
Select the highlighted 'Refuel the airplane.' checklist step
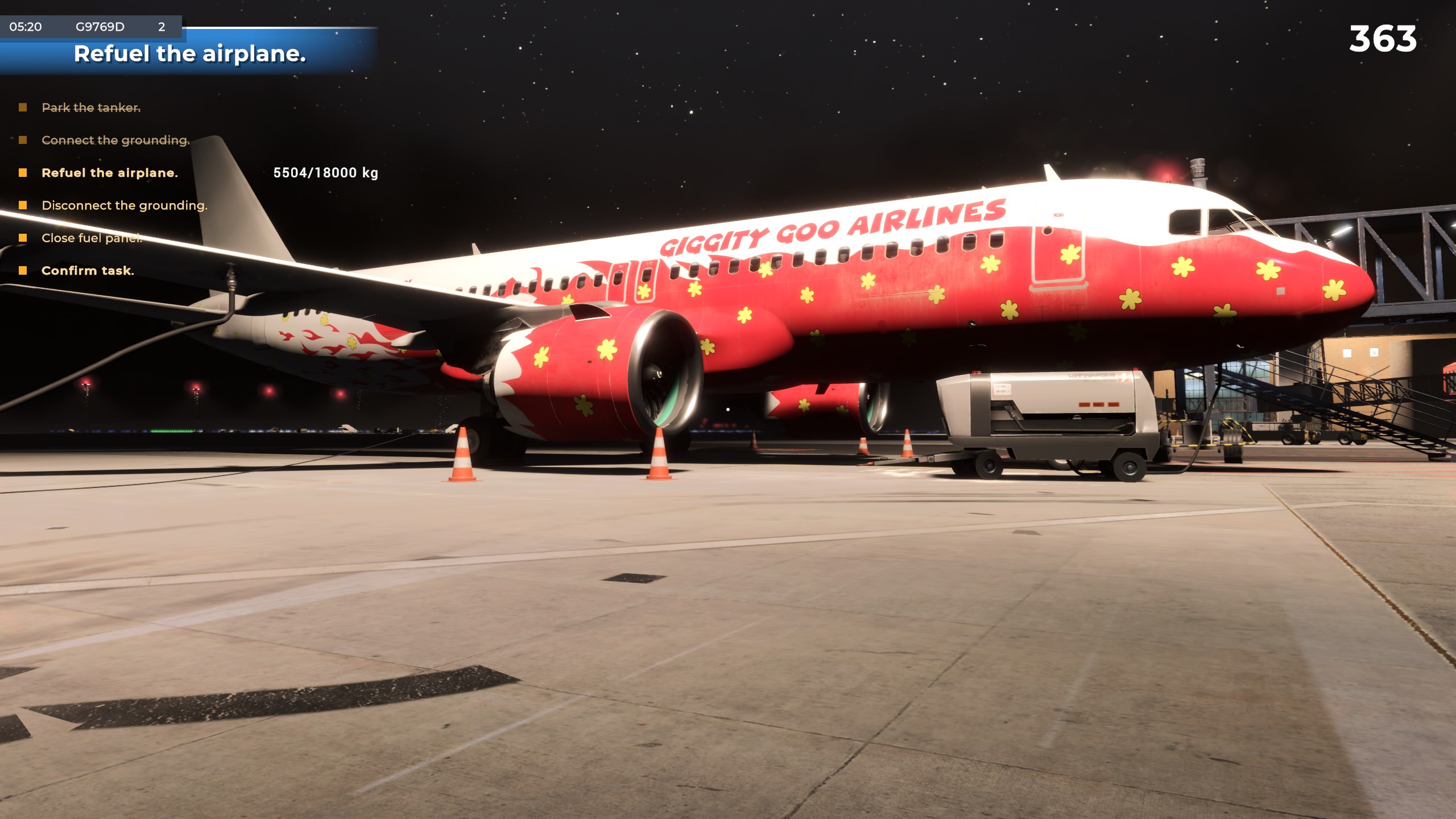(x=109, y=173)
